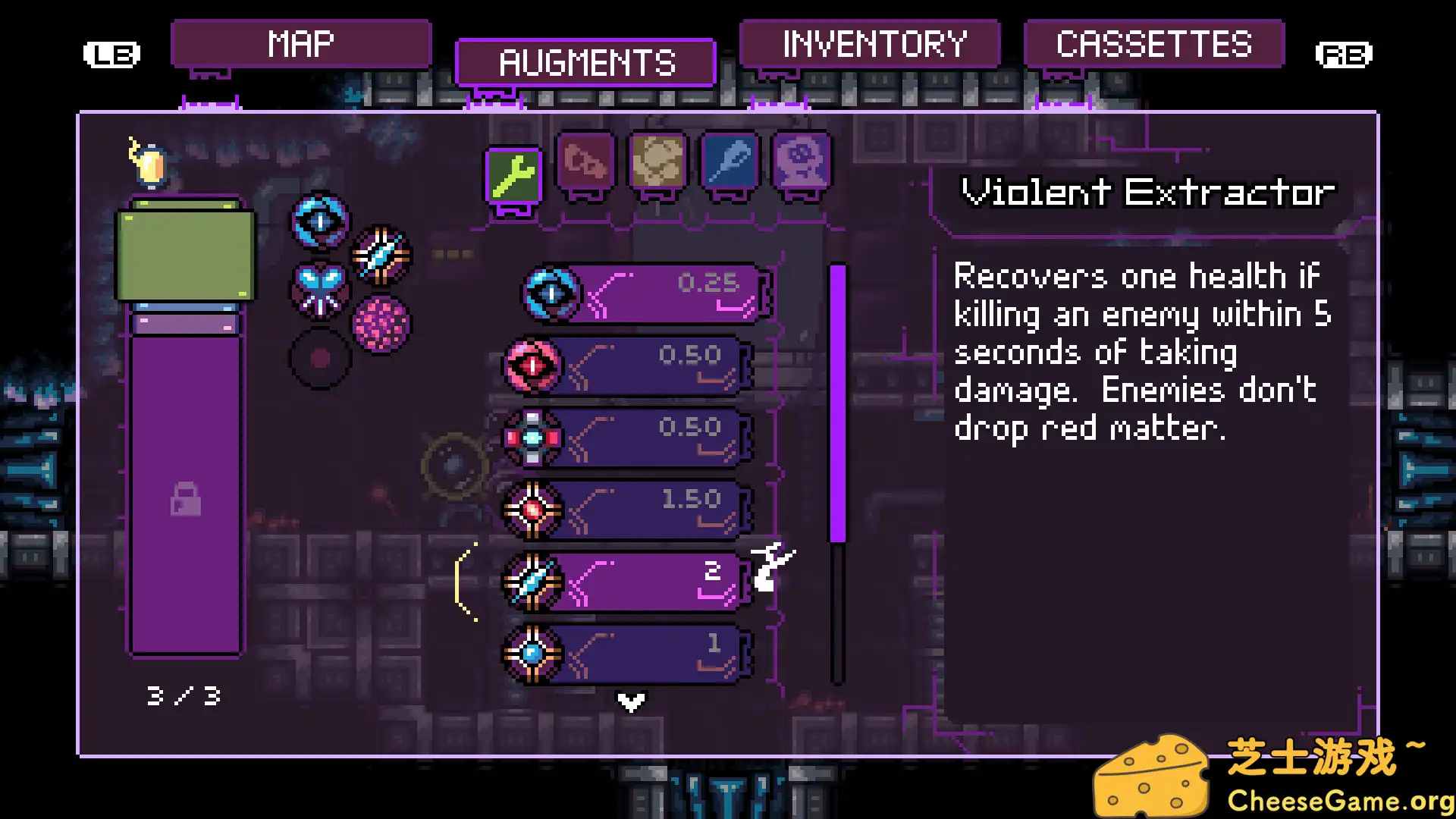Switch to the CASSETTES tab
The height and width of the screenshot is (819, 1456).
click(x=1153, y=44)
